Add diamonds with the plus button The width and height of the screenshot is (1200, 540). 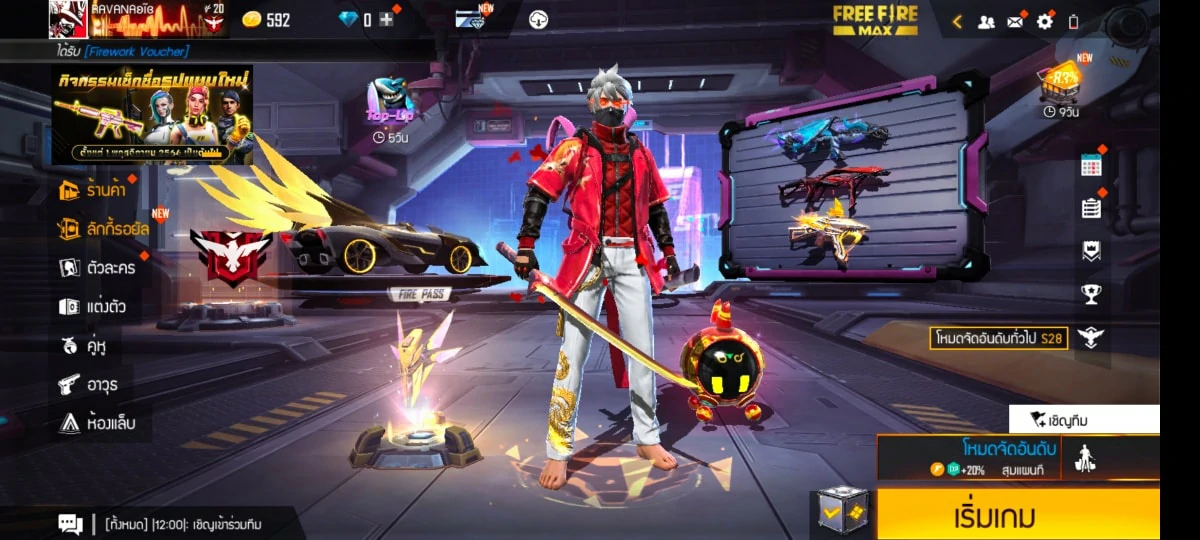pyautogui.click(x=386, y=20)
